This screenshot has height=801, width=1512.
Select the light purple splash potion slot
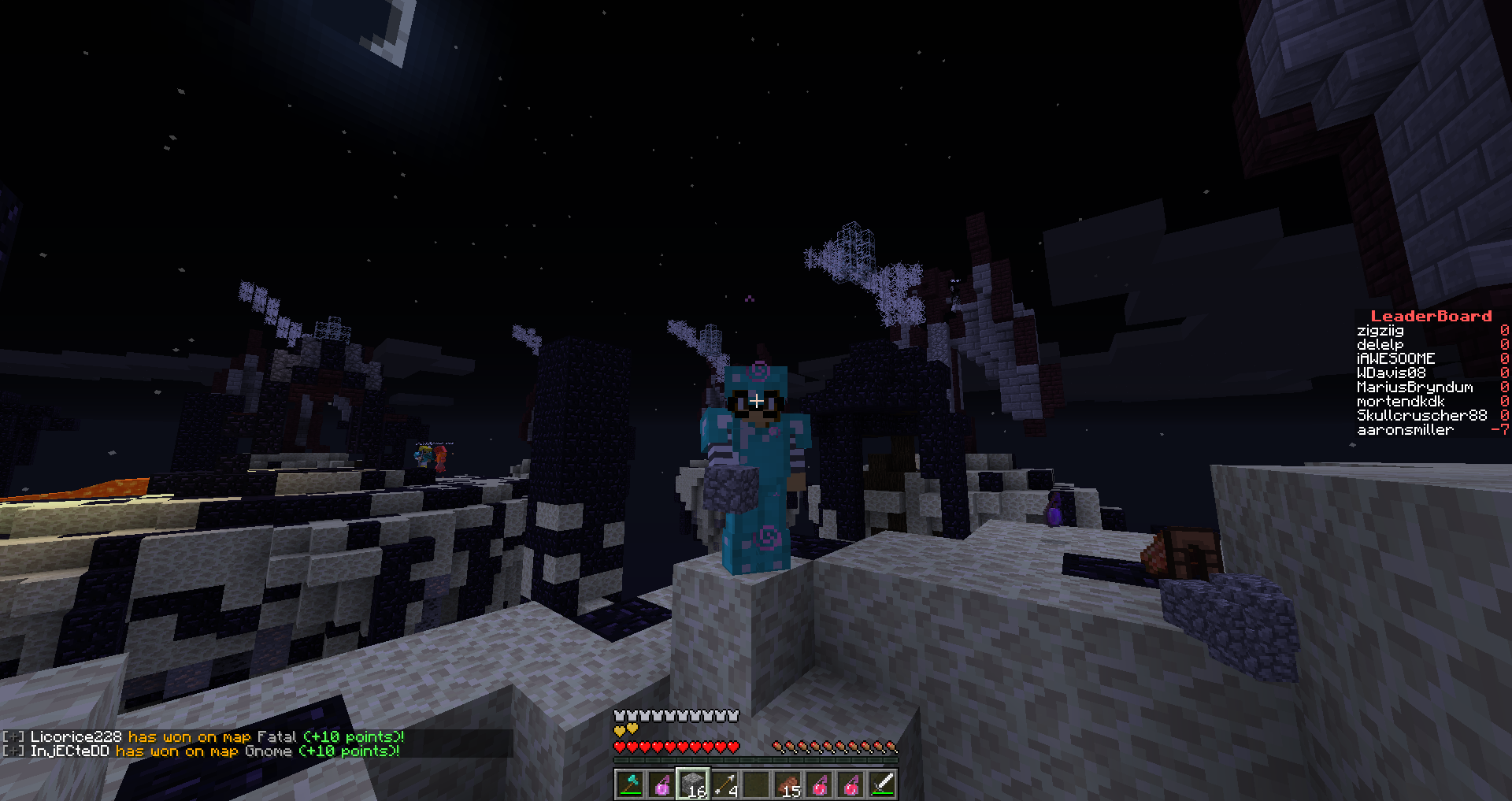661,784
